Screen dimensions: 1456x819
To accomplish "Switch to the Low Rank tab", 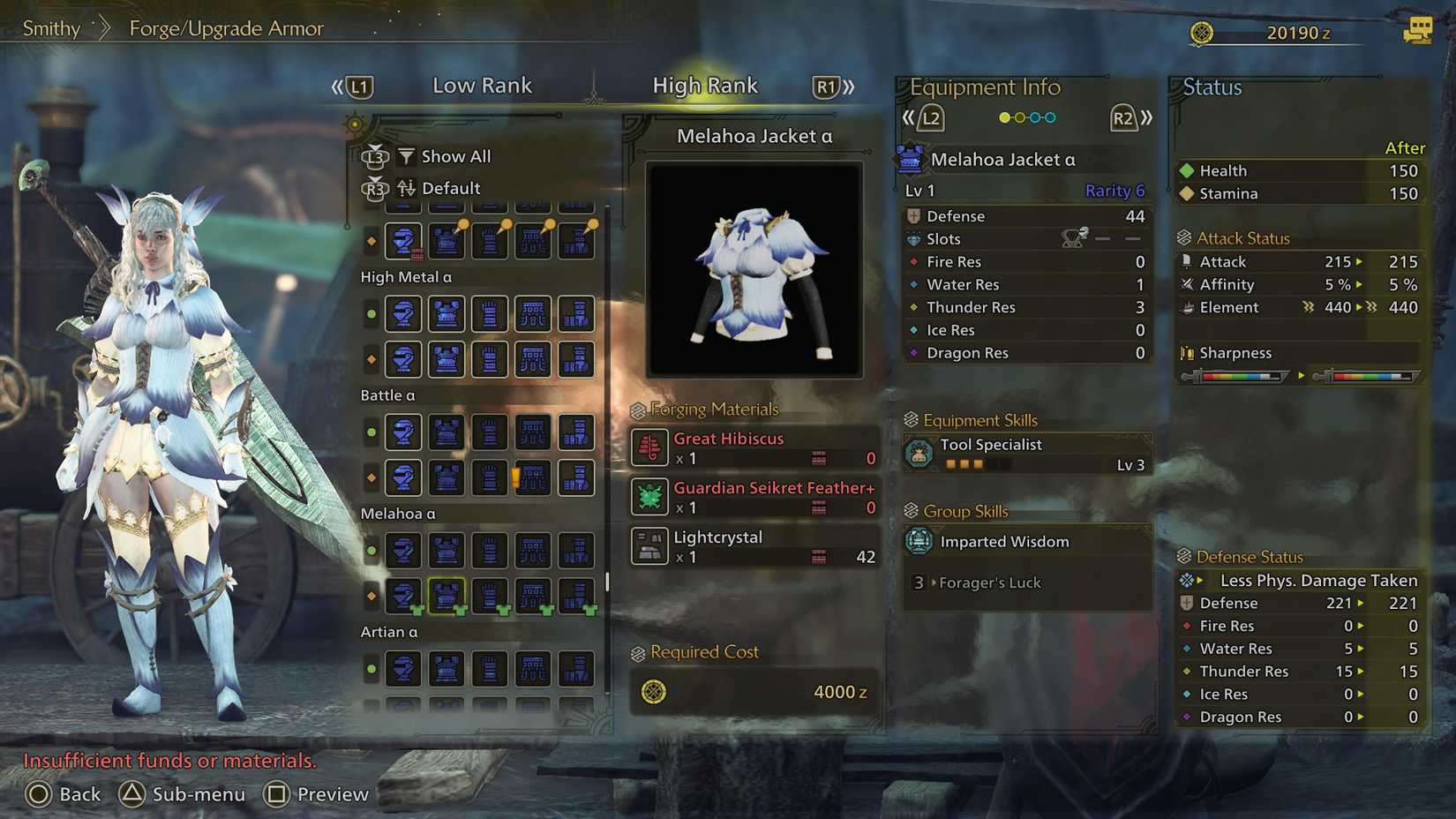I will point(482,85).
